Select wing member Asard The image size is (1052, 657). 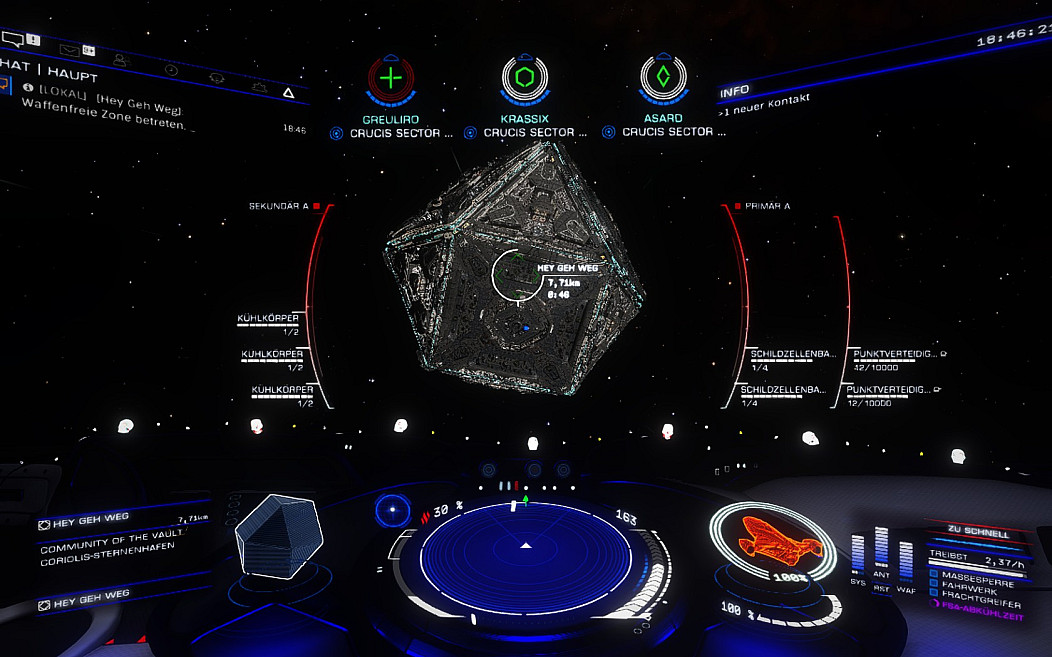pyautogui.click(x=662, y=77)
